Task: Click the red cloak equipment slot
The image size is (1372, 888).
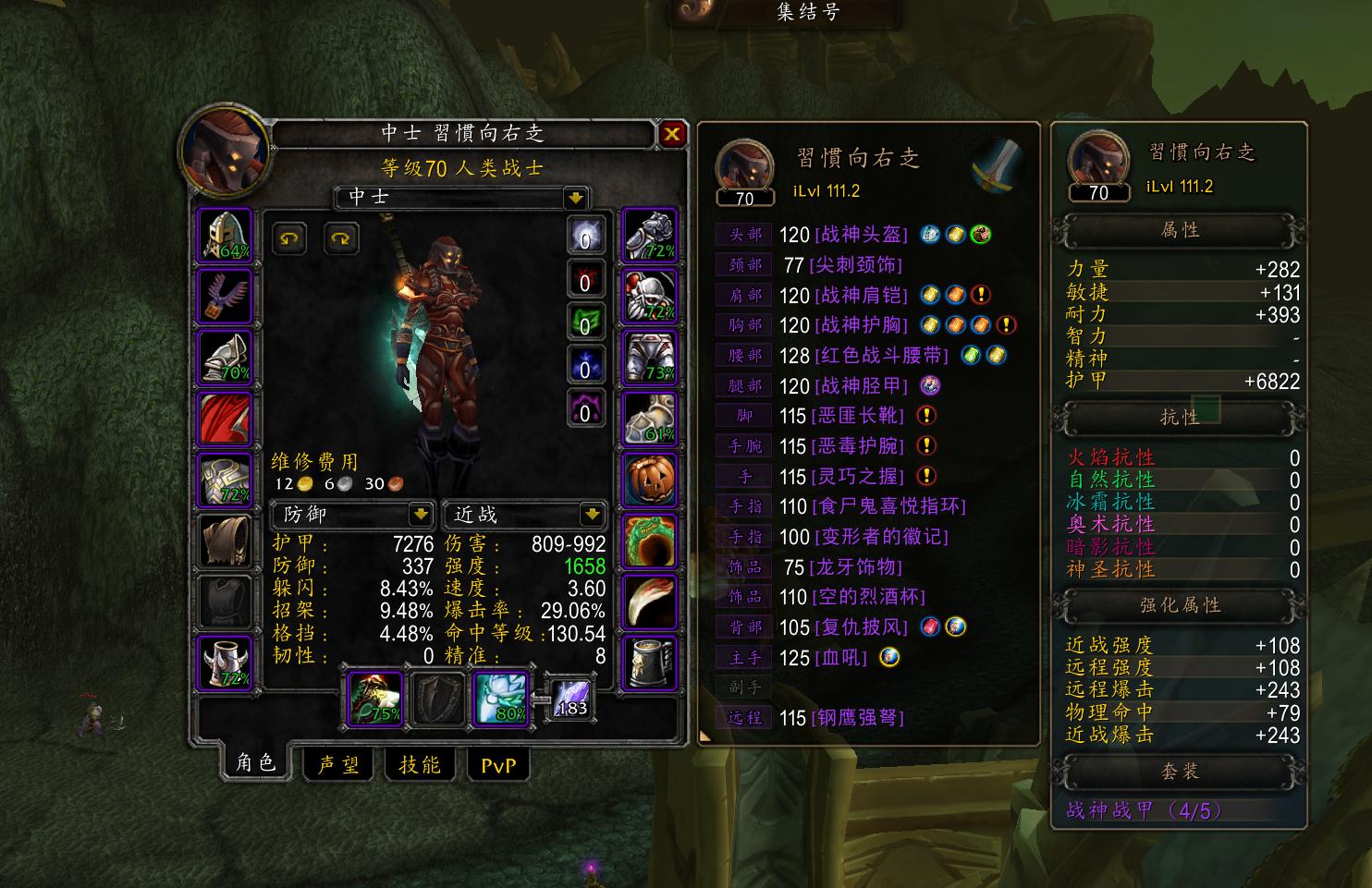Action: pos(225,417)
